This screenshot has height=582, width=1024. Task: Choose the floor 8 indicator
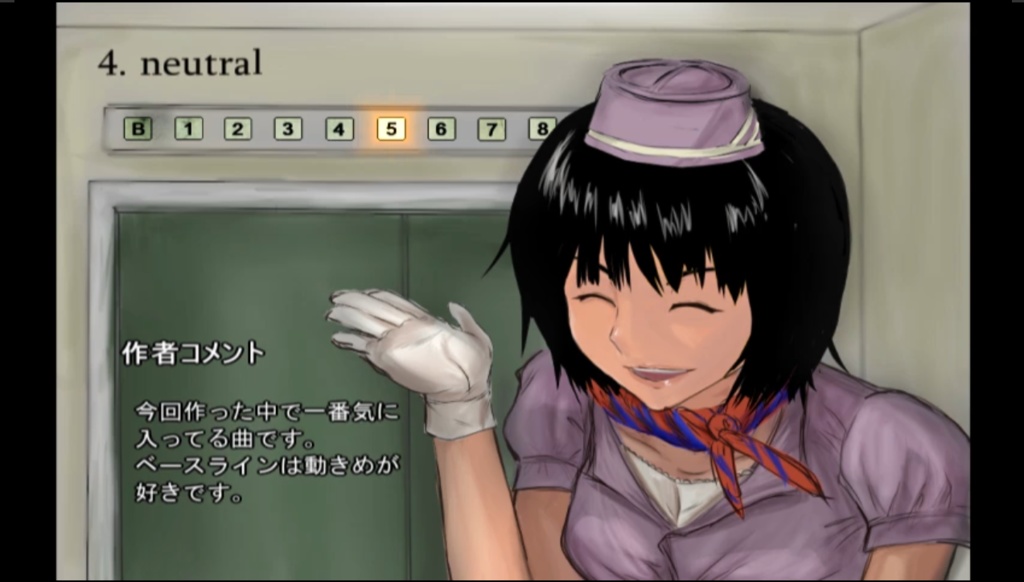(x=541, y=128)
